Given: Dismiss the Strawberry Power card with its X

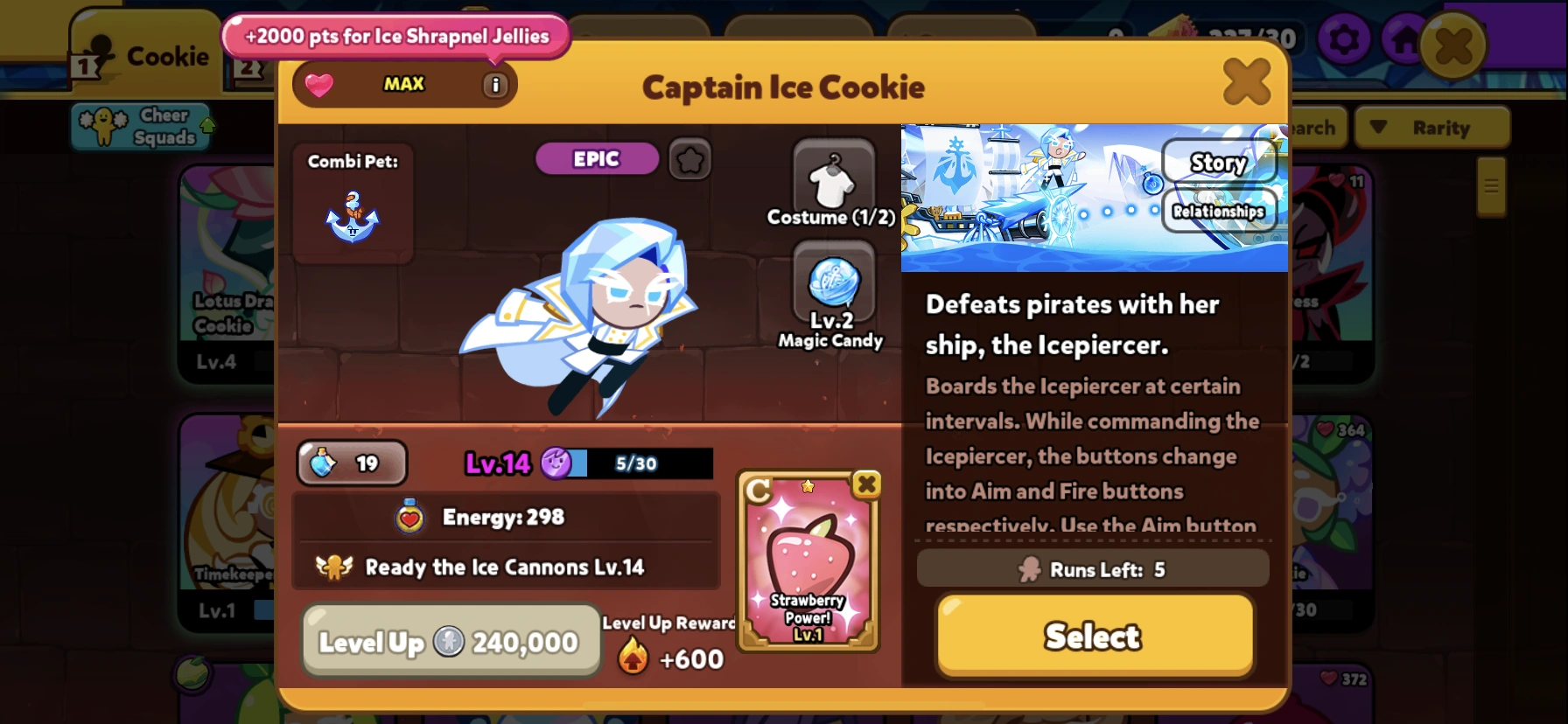Looking at the screenshot, I should 864,484.
